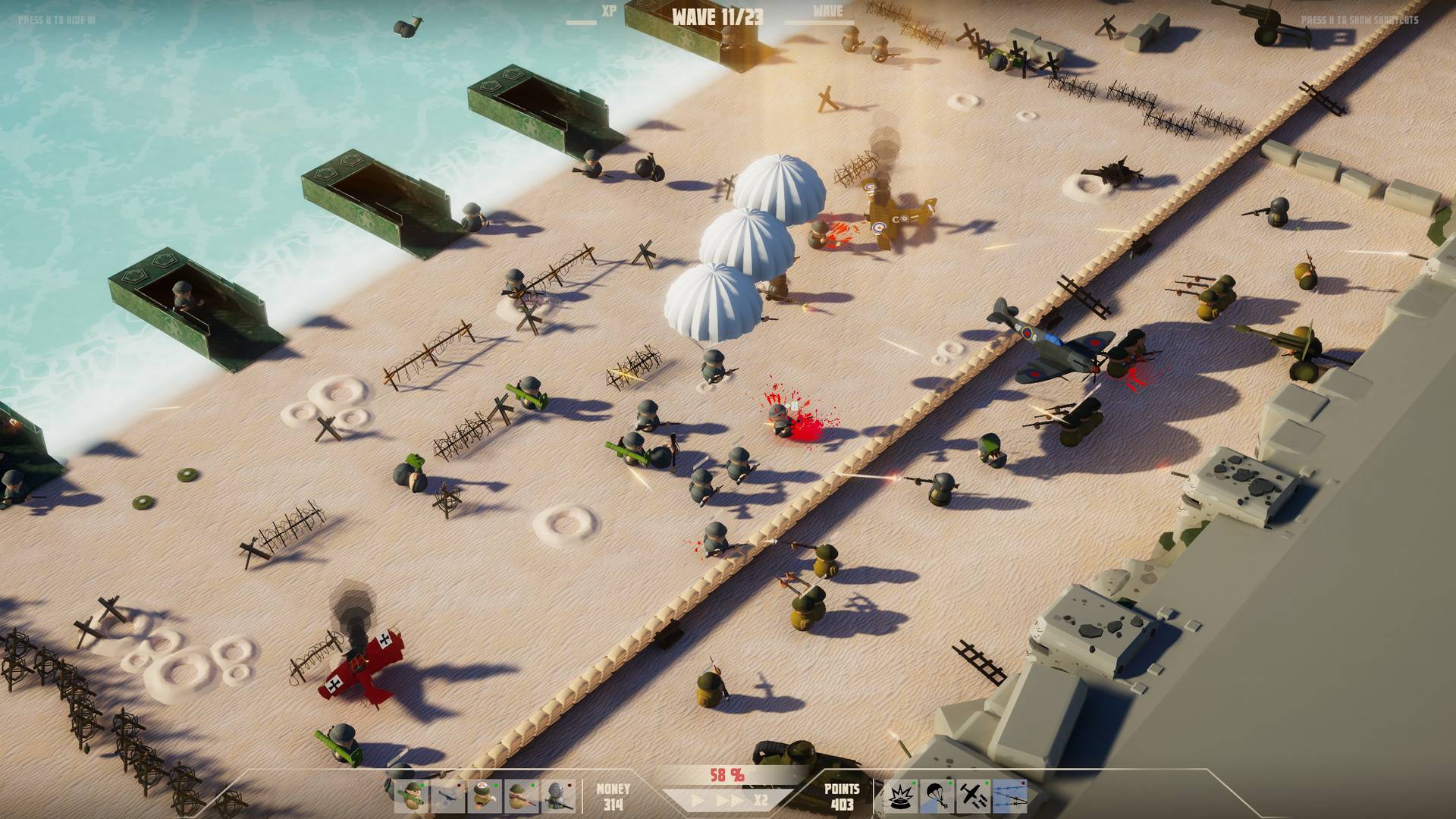Launch the bomber airstrike ability
1456x819 pixels.
[x=974, y=796]
